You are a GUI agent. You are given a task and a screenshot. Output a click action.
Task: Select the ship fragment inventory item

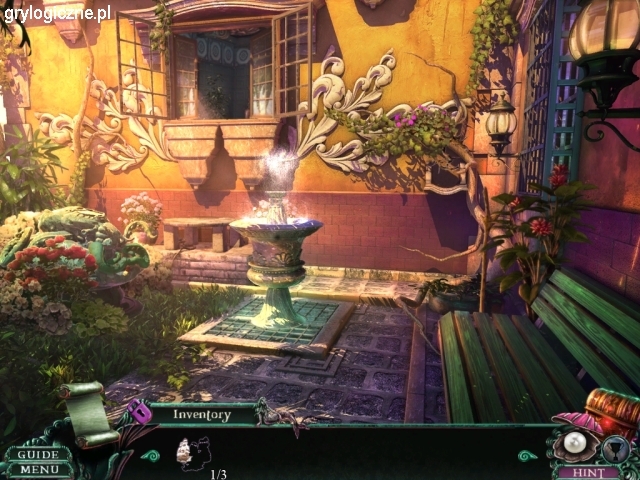[191, 453]
